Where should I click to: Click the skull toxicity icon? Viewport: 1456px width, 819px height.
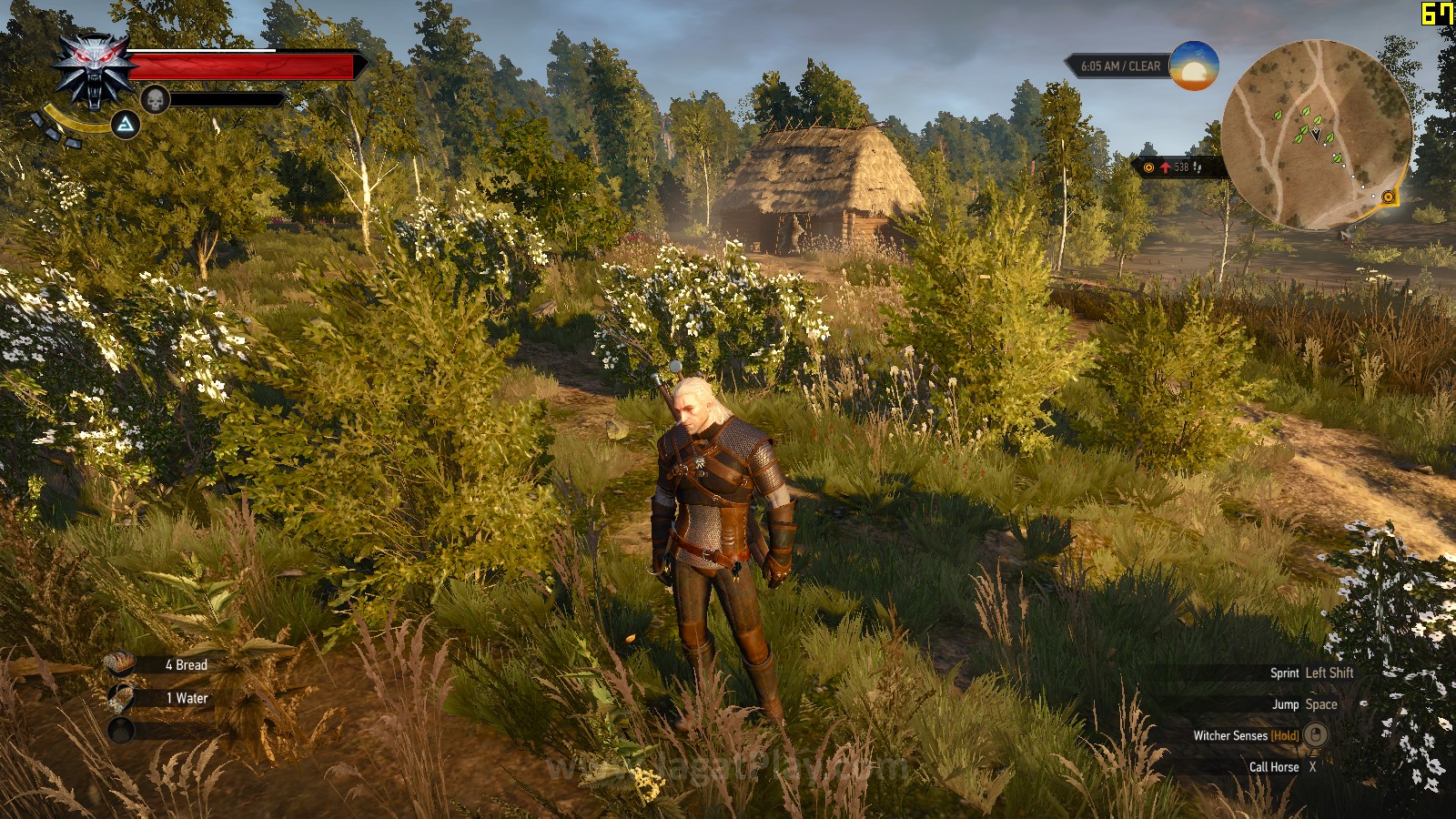point(155,99)
